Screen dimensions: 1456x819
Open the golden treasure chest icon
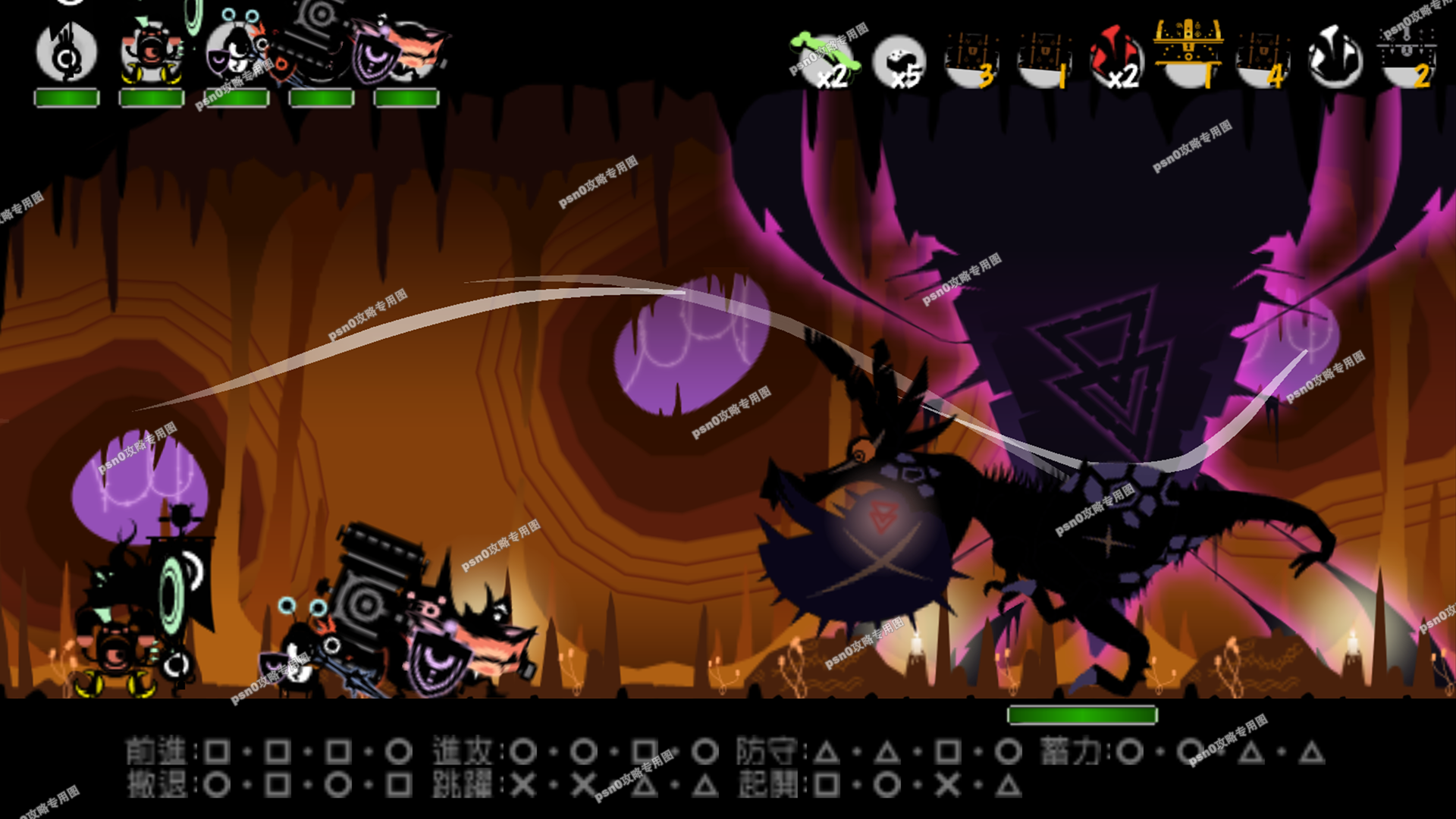[x=1188, y=52]
